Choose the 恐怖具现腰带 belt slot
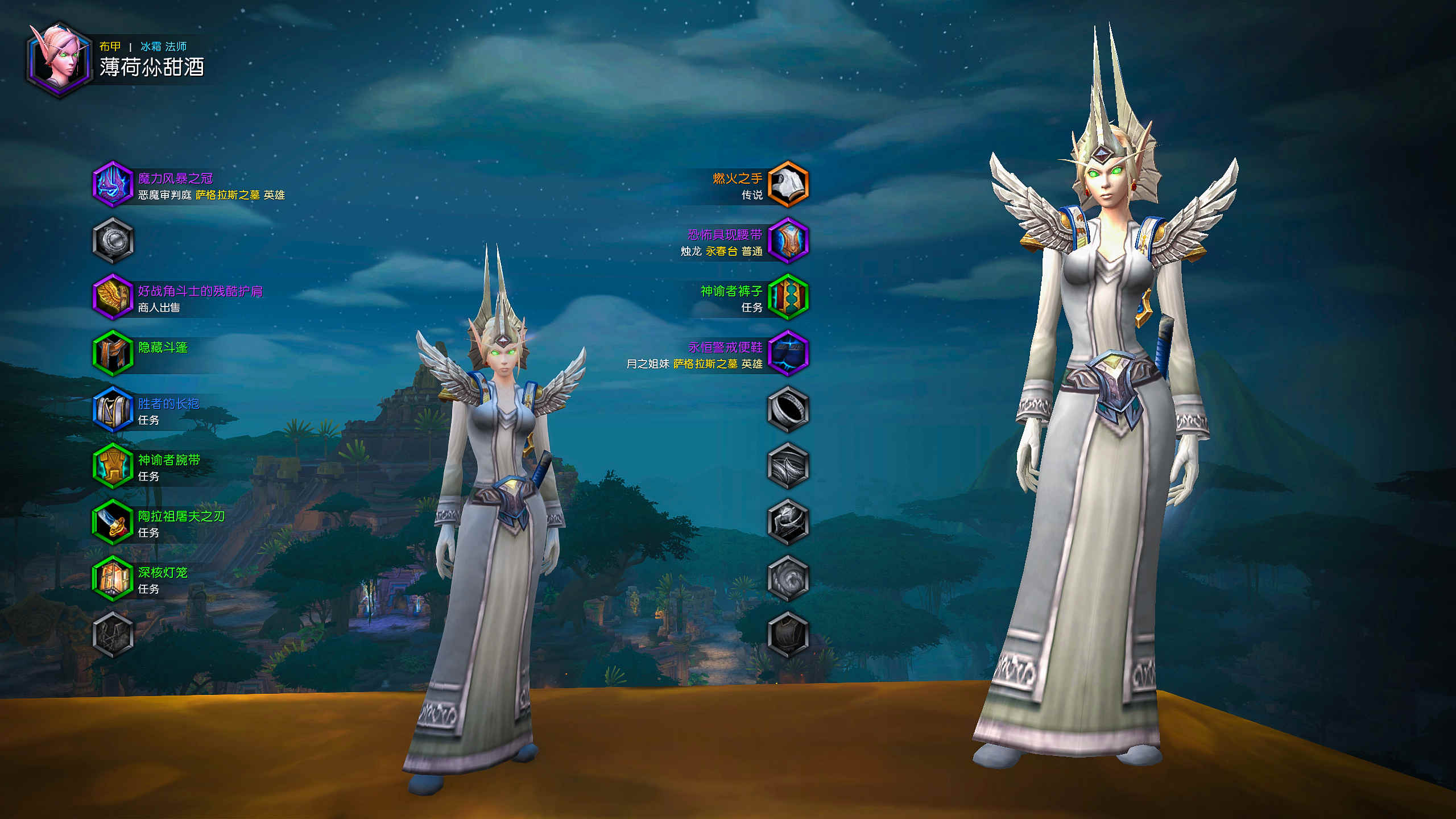The image size is (1456, 819). 788,241
